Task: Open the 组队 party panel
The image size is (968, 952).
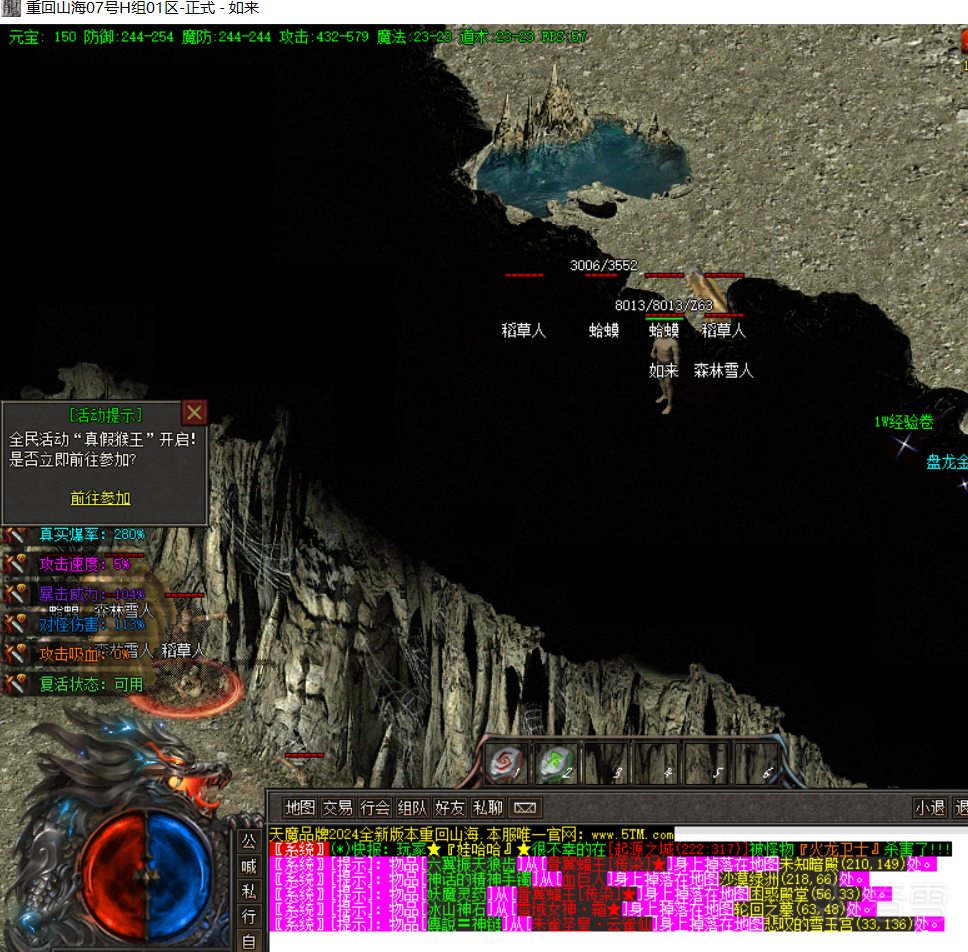Action: click(412, 807)
